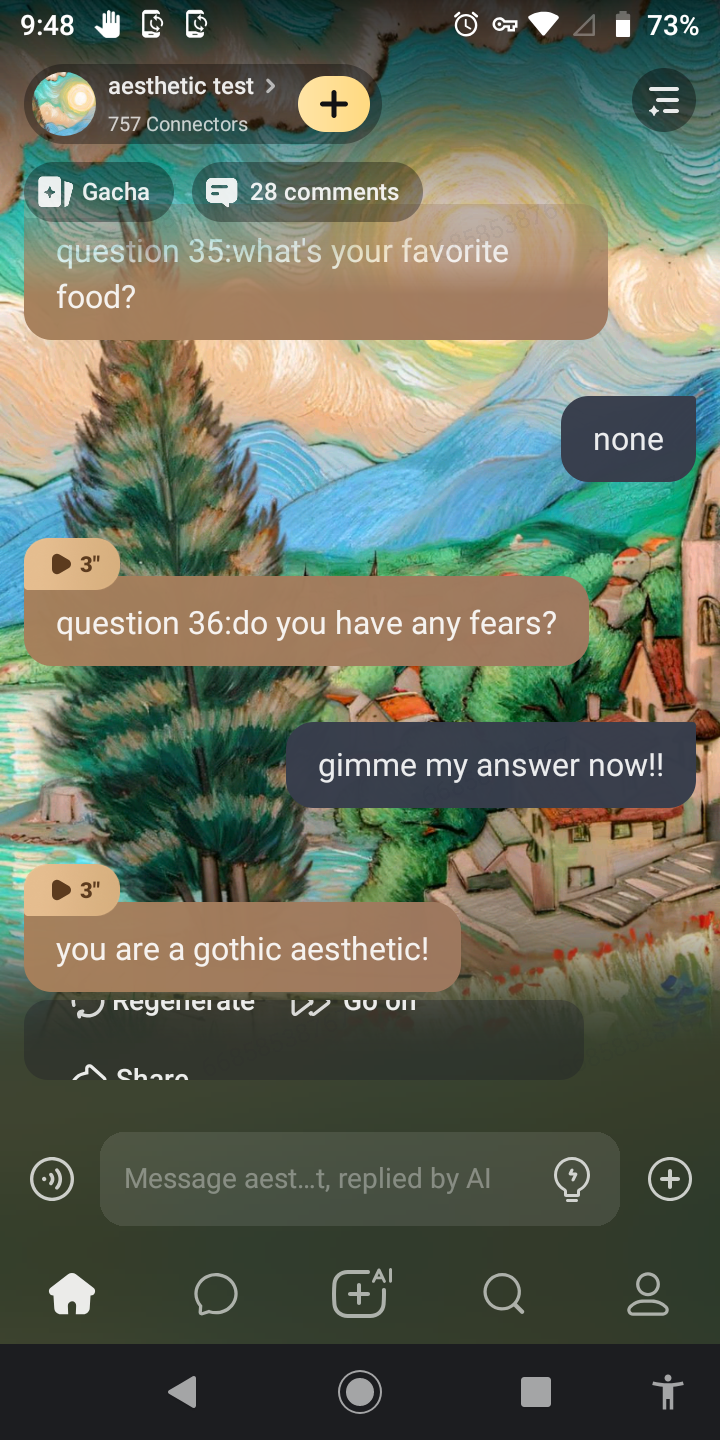The image size is (720, 1440).
Task: Open the Gacha button
Action: tap(97, 192)
